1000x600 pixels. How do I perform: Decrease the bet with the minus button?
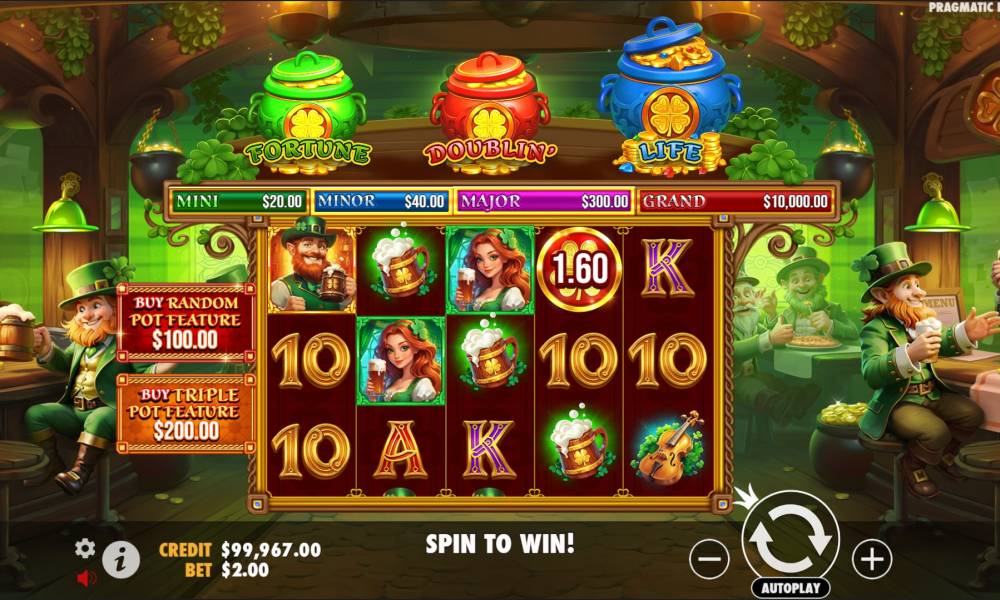pyautogui.click(x=709, y=559)
